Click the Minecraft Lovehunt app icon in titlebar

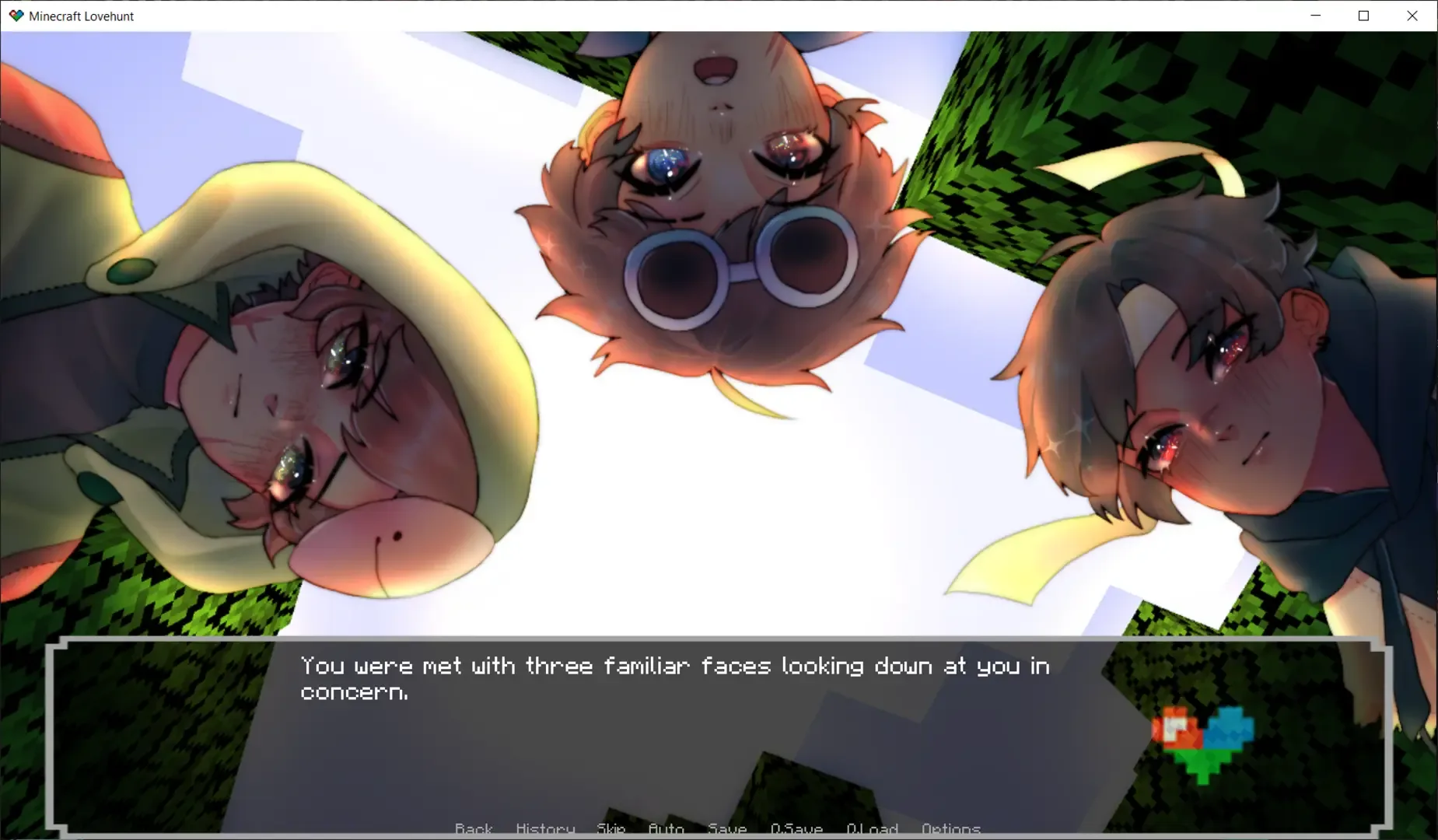click(16, 15)
